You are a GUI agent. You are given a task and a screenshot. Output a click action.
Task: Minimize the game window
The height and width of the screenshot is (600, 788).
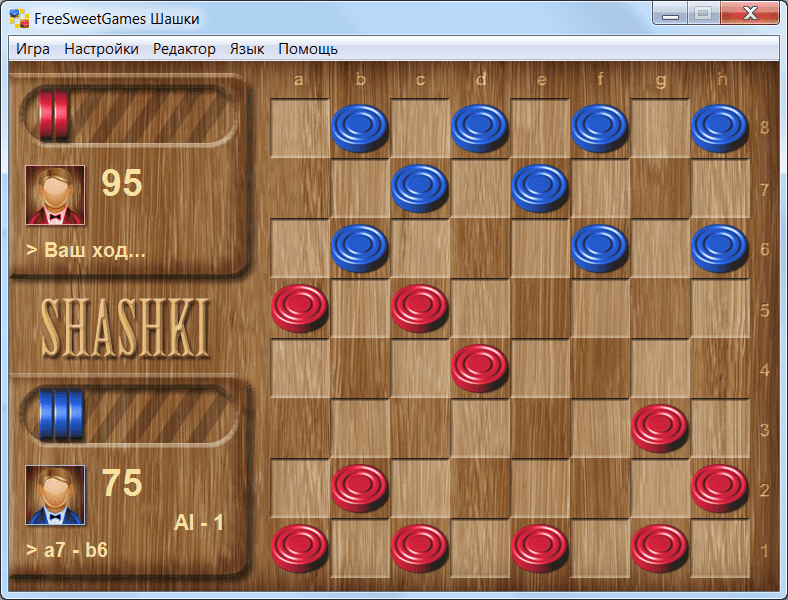pyautogui.click(x=671, y=14)
